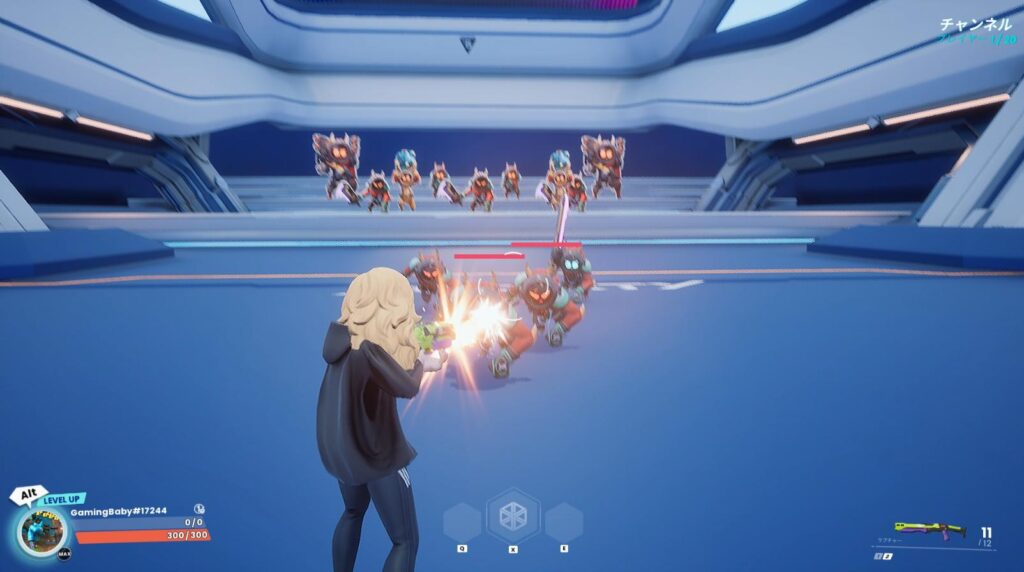The height and width of the screenshot is (572, 1024).
Task: Click the player avatar portrait
Action: pyautogui.click(x=42, y=531)
